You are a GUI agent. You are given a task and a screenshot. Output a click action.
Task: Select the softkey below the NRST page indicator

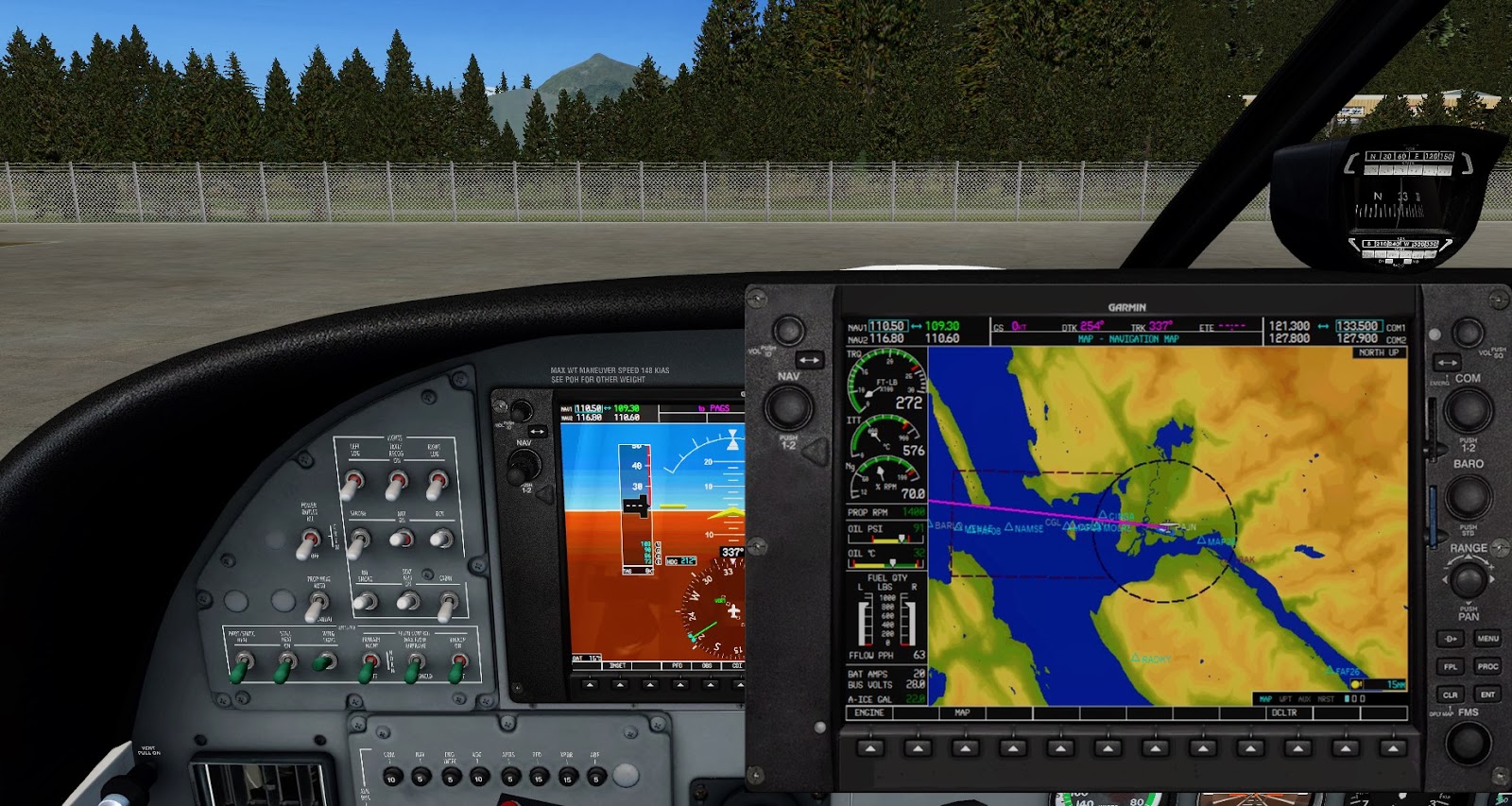click(1345, 746)
